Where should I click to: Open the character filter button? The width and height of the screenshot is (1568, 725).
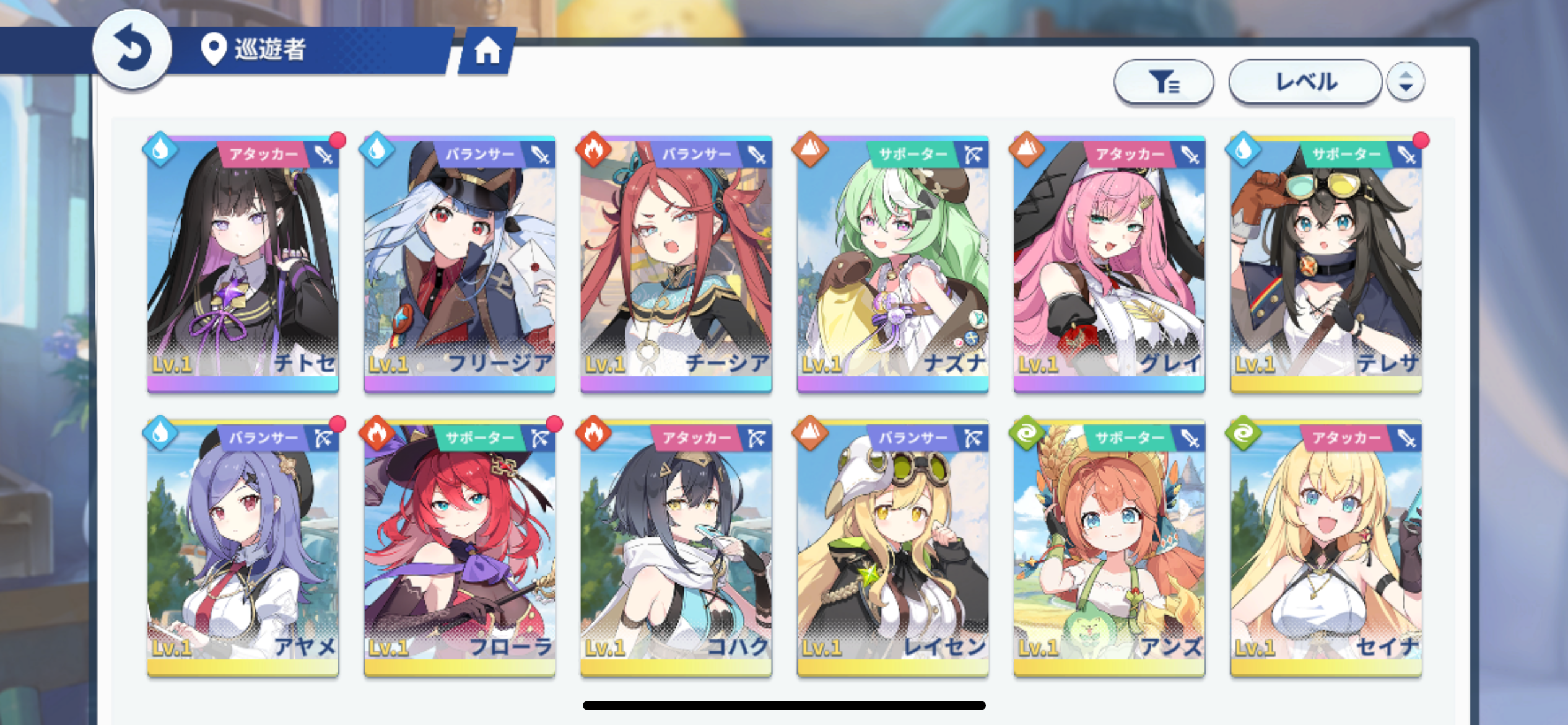[x=1163, y=82]
